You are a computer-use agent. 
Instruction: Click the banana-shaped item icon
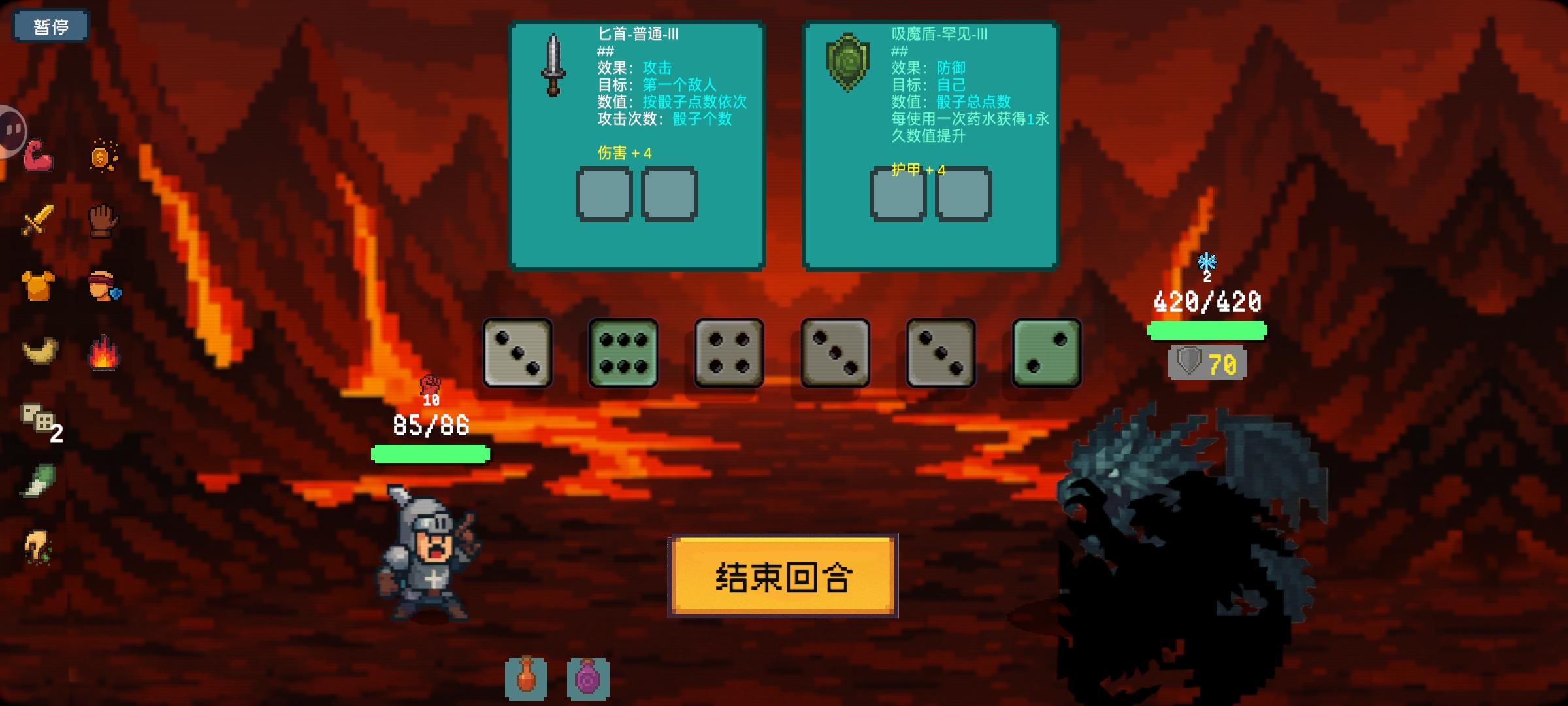pyautogui.click(x=38, y=353)
